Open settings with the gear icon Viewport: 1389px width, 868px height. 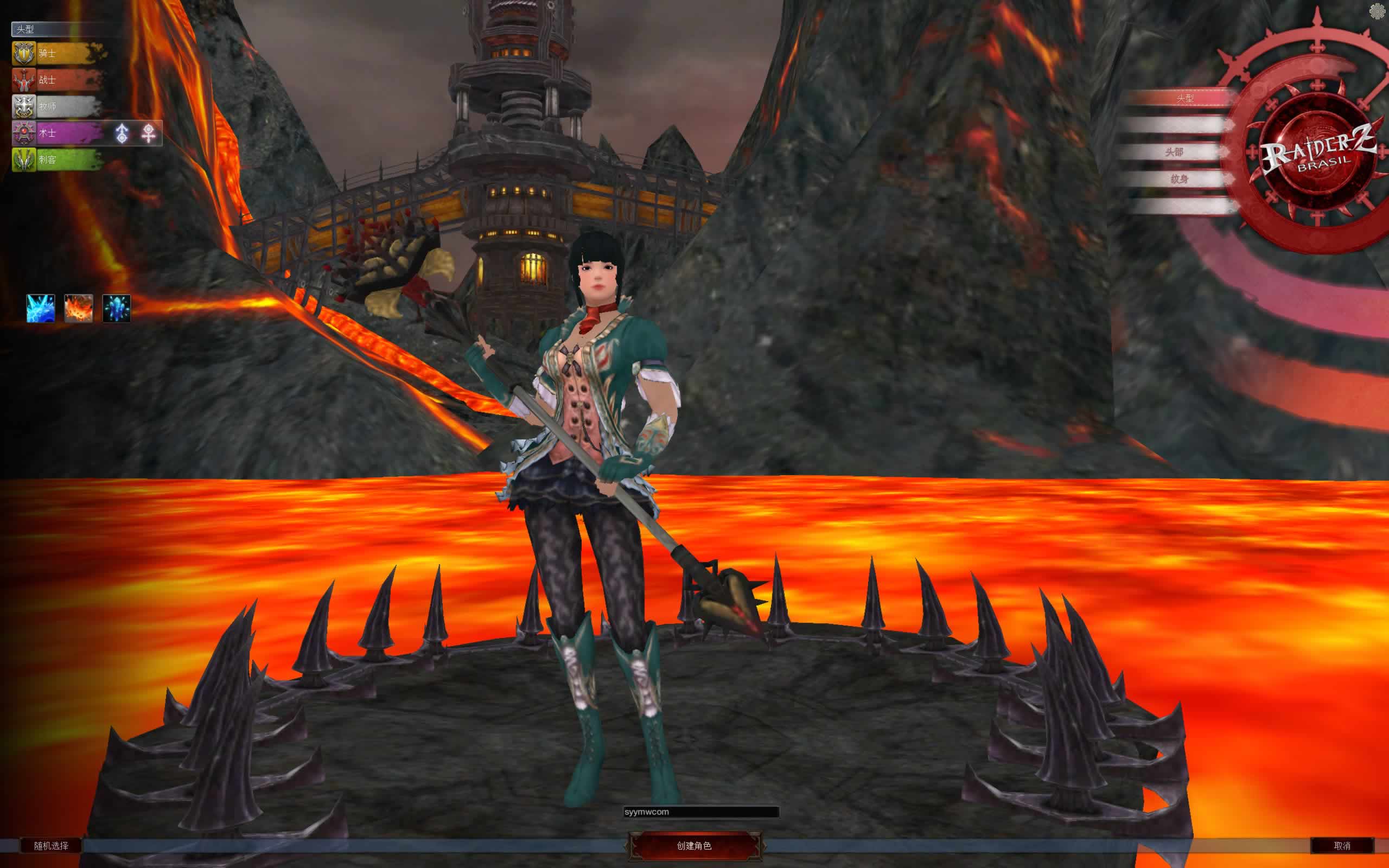coord(1377,11)
